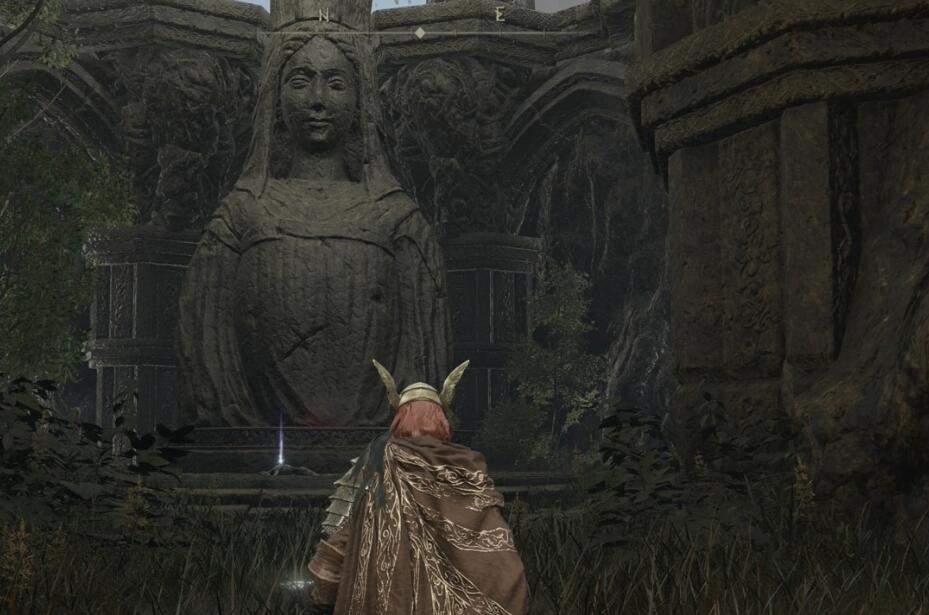929x615 pixels.
Task: Select the North marker on the compass bar
Action: (x=324, y=16)
